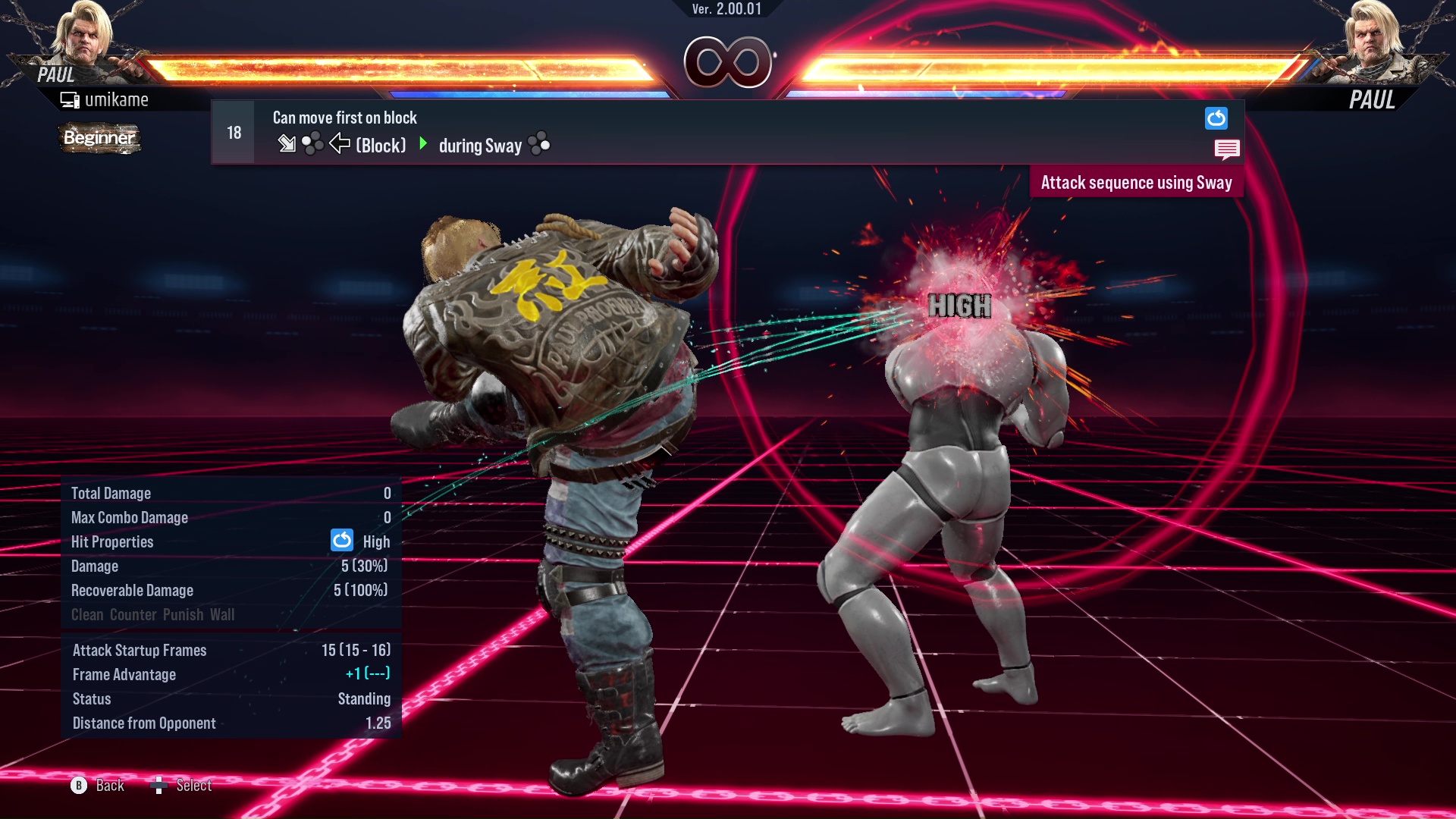The height and width of the screenshot is (819, 1456).
Task: Open the comment speech bubble icon
Action: pos(1228,149)
